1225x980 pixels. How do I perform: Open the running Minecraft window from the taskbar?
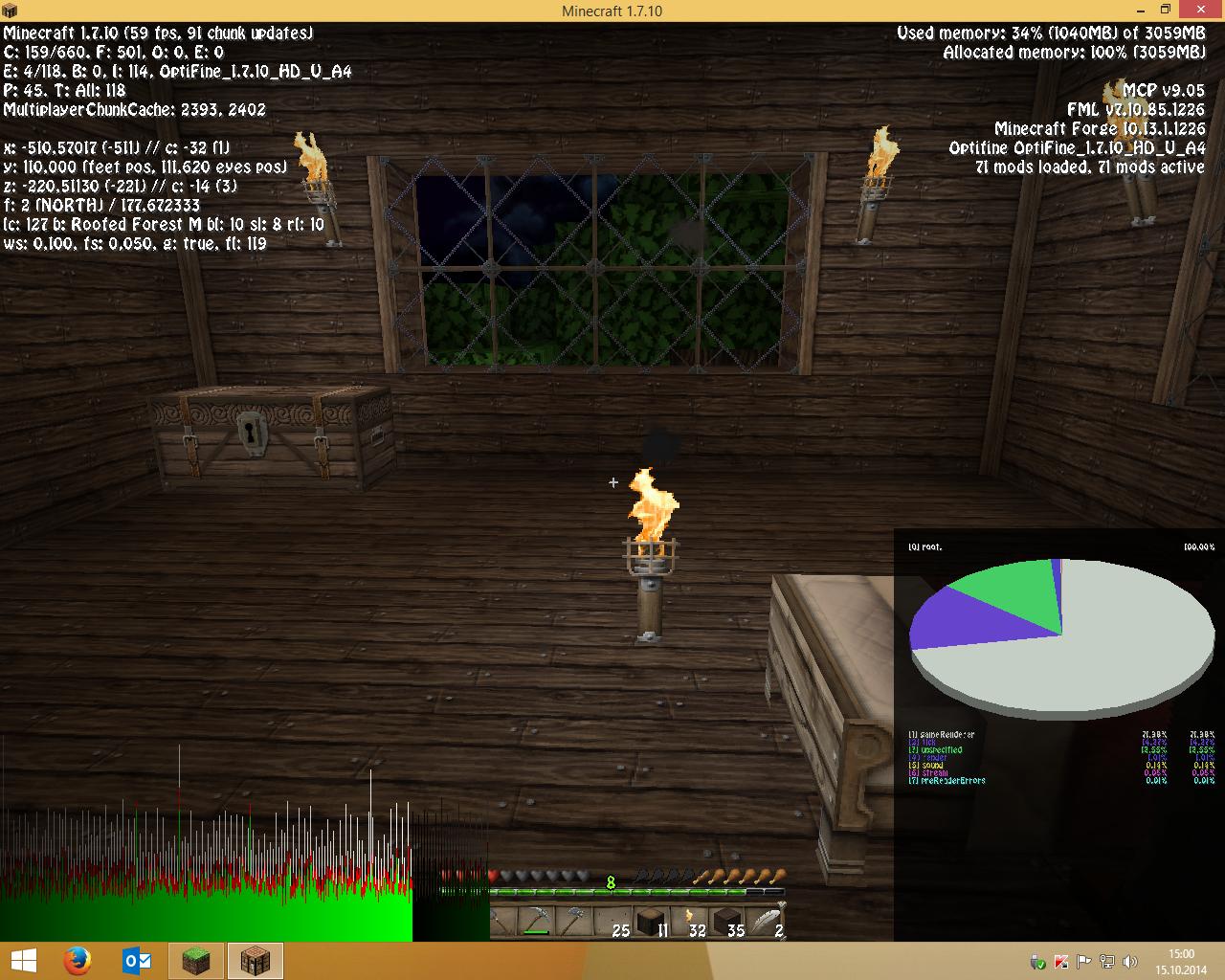pyautogui.click(x=195, y=961)
